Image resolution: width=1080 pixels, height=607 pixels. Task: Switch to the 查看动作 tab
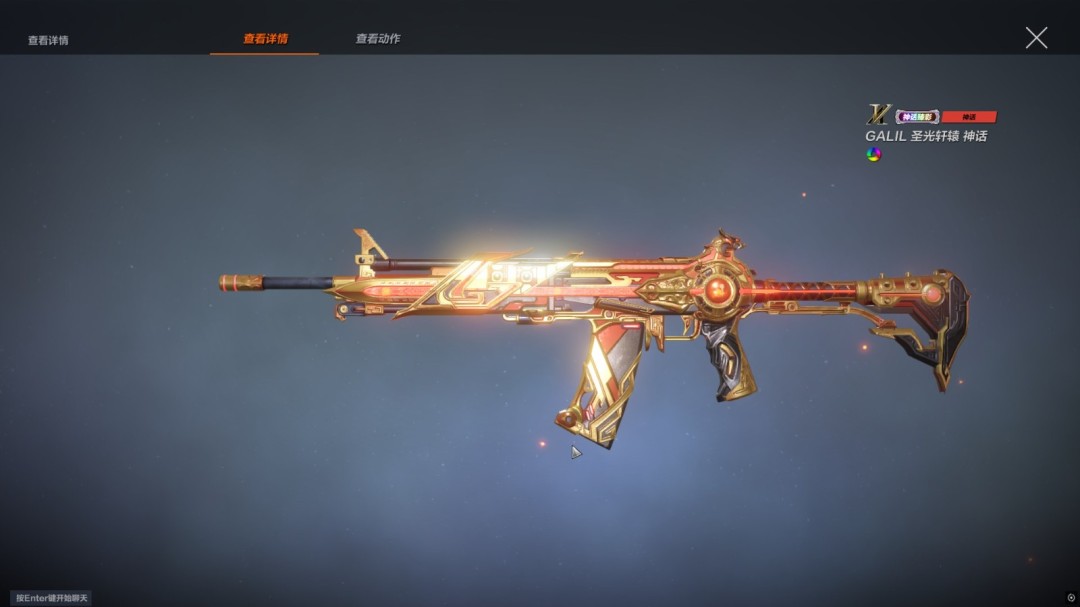click(x=378, y=39)
